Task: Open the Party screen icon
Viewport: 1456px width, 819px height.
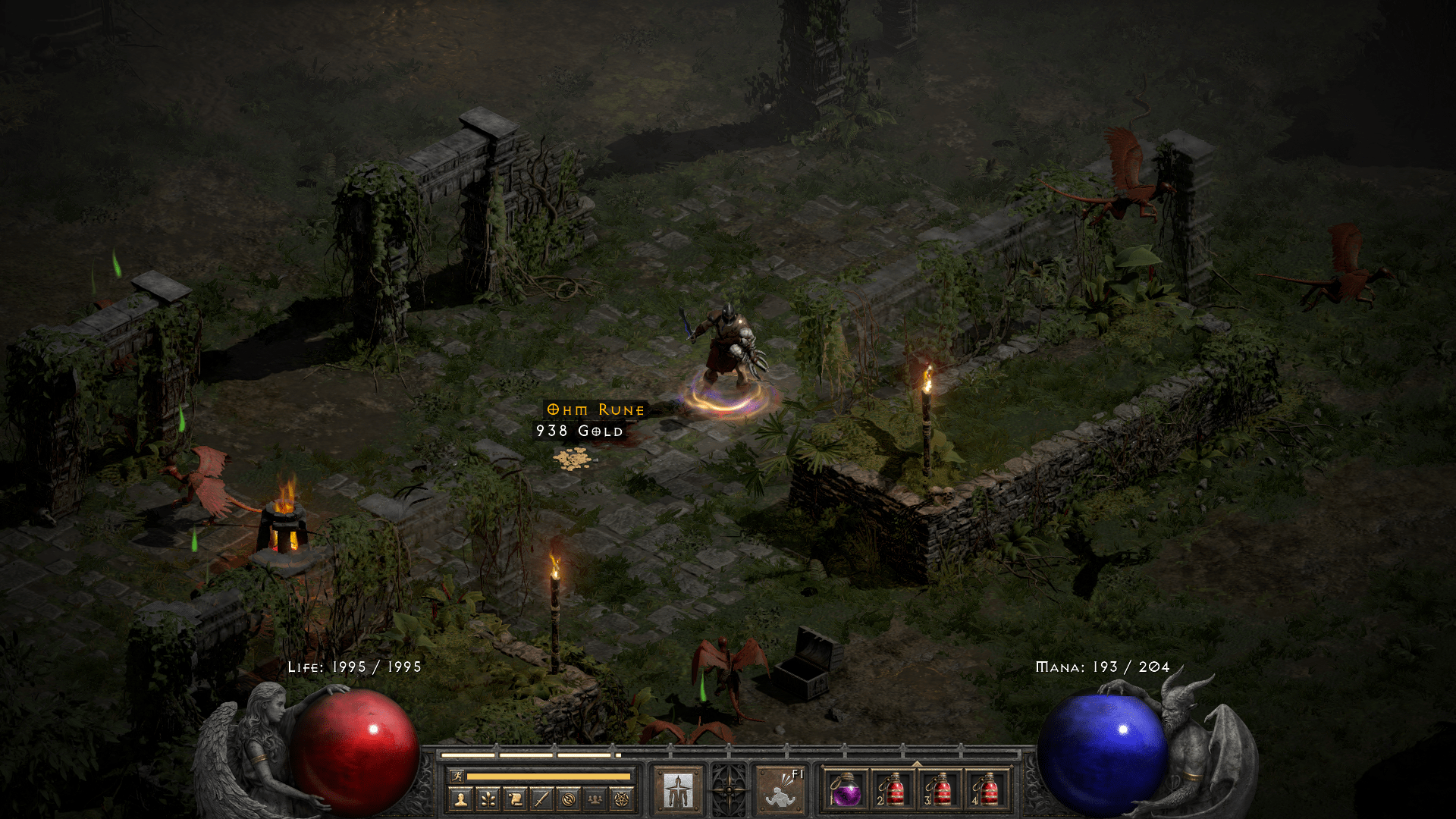Action: point(596,800)
